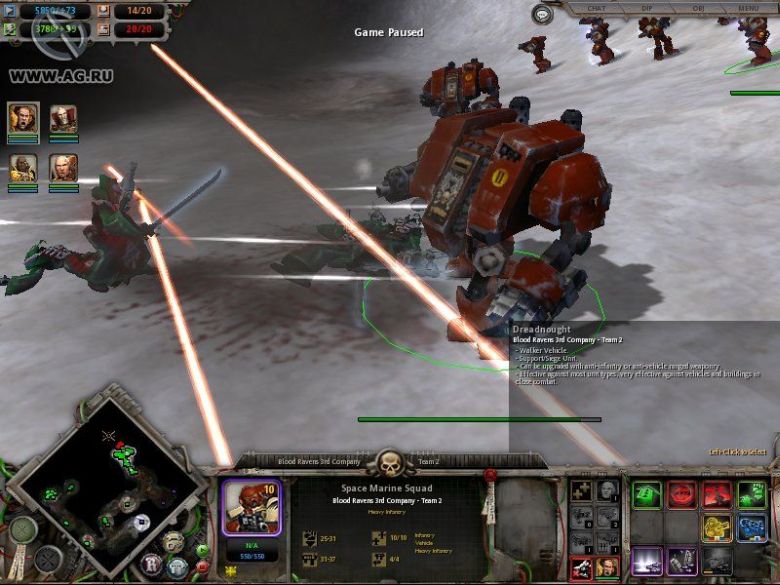Open the MENU tab in the top bar
Image resolution: width=780 pixels, height=585 pixels.
747,8
